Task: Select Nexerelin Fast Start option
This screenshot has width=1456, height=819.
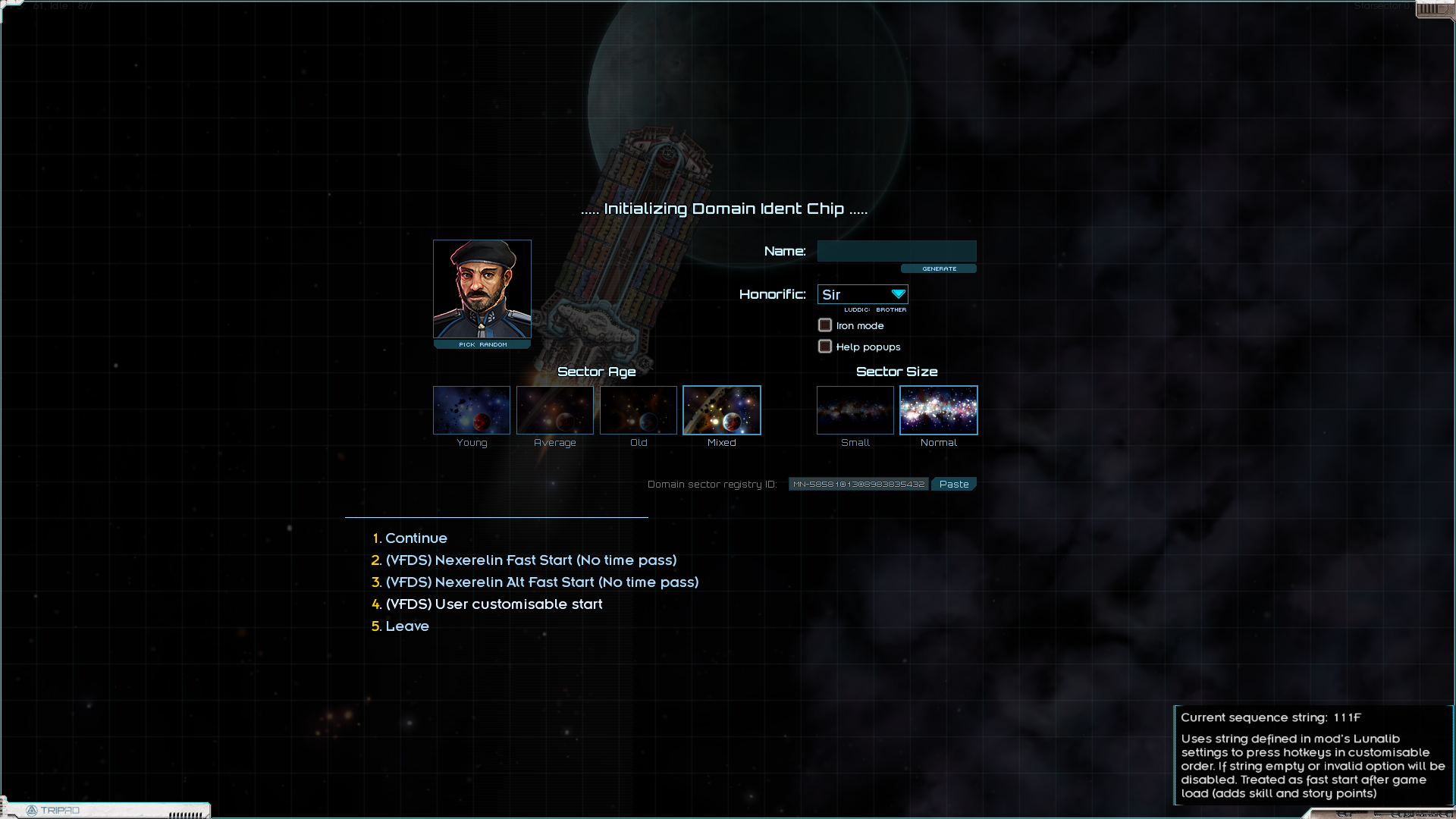Action: 531,560
